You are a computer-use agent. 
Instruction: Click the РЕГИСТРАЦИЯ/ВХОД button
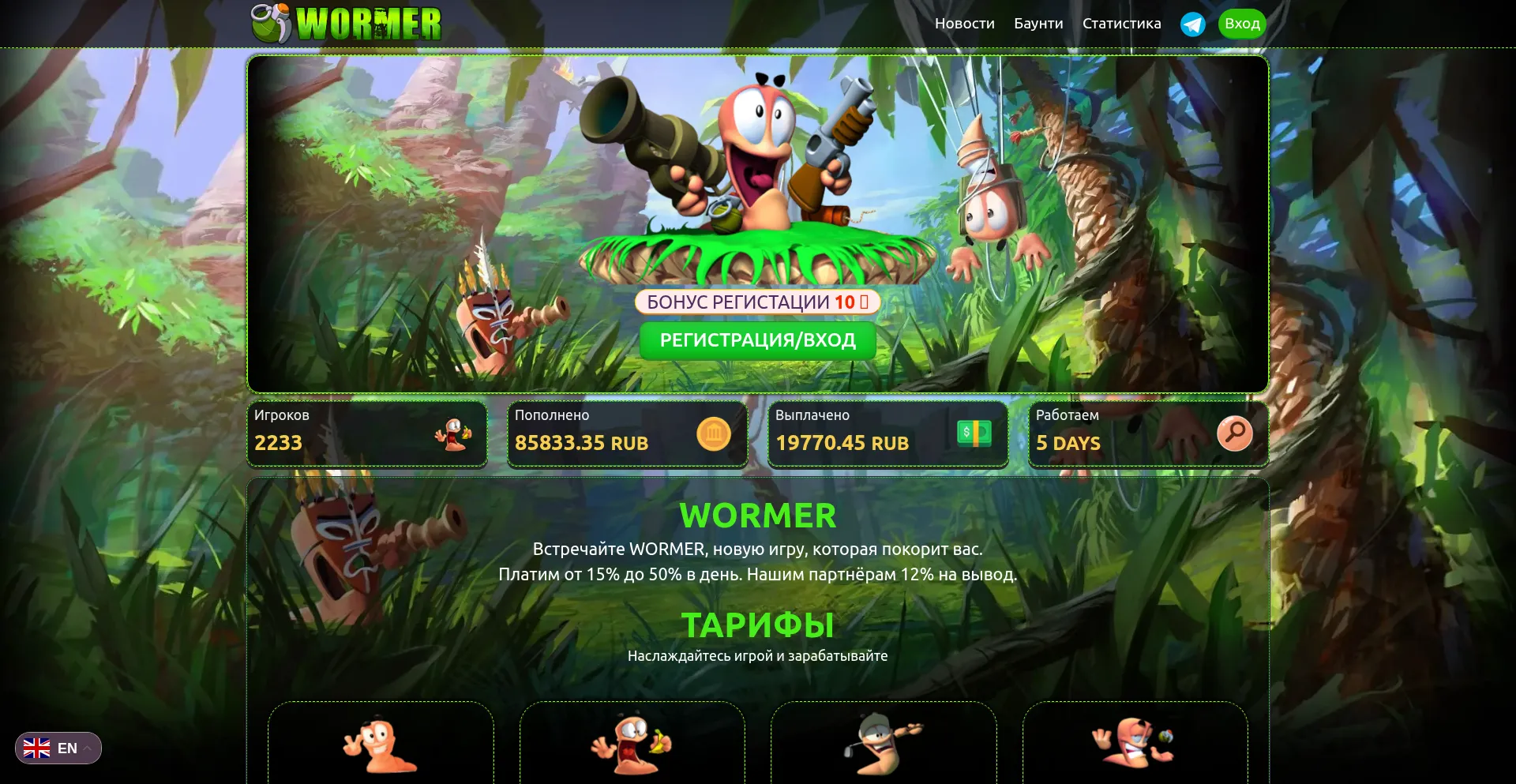[757, 340]
